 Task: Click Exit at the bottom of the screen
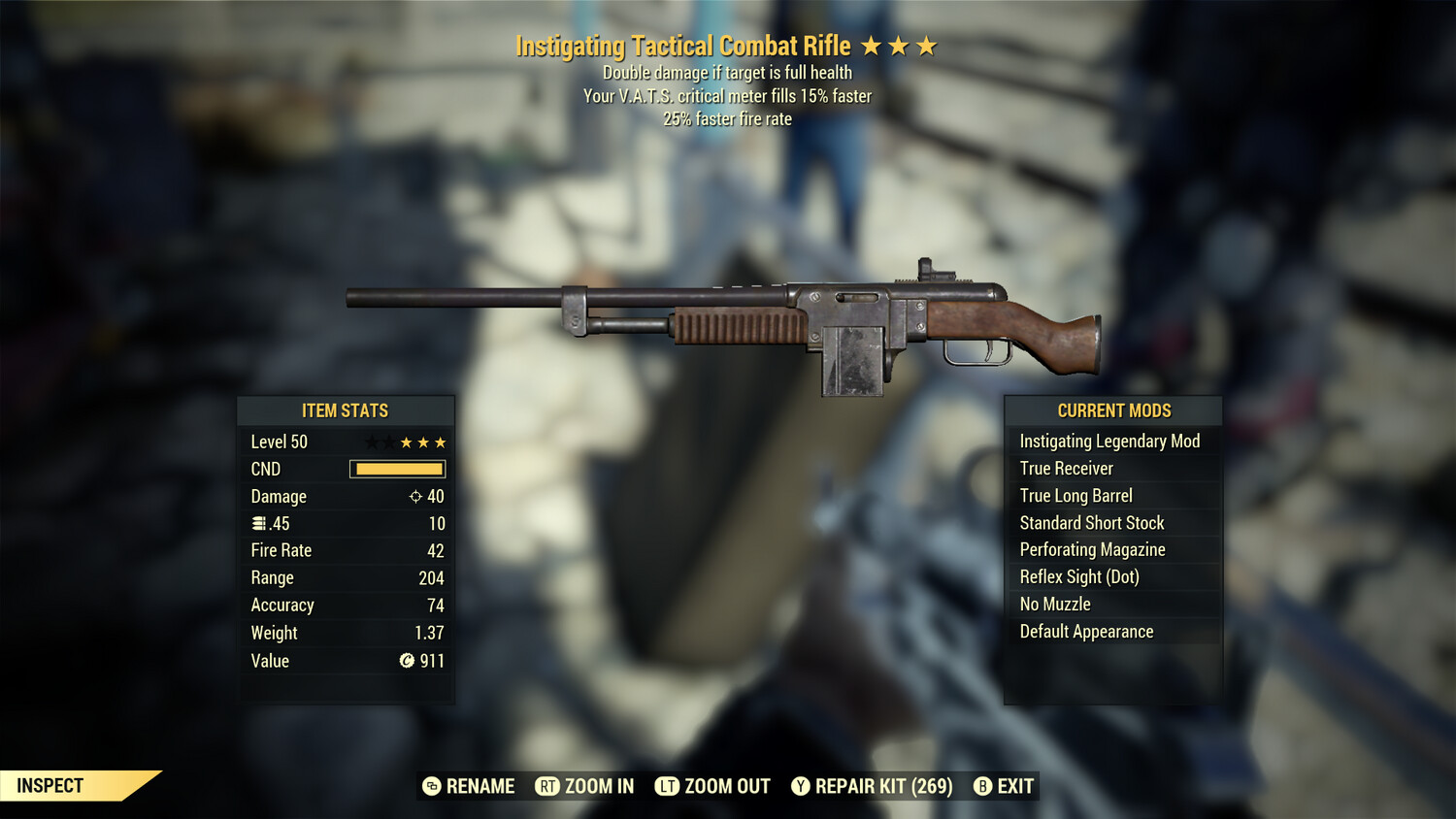(1014, 786)
